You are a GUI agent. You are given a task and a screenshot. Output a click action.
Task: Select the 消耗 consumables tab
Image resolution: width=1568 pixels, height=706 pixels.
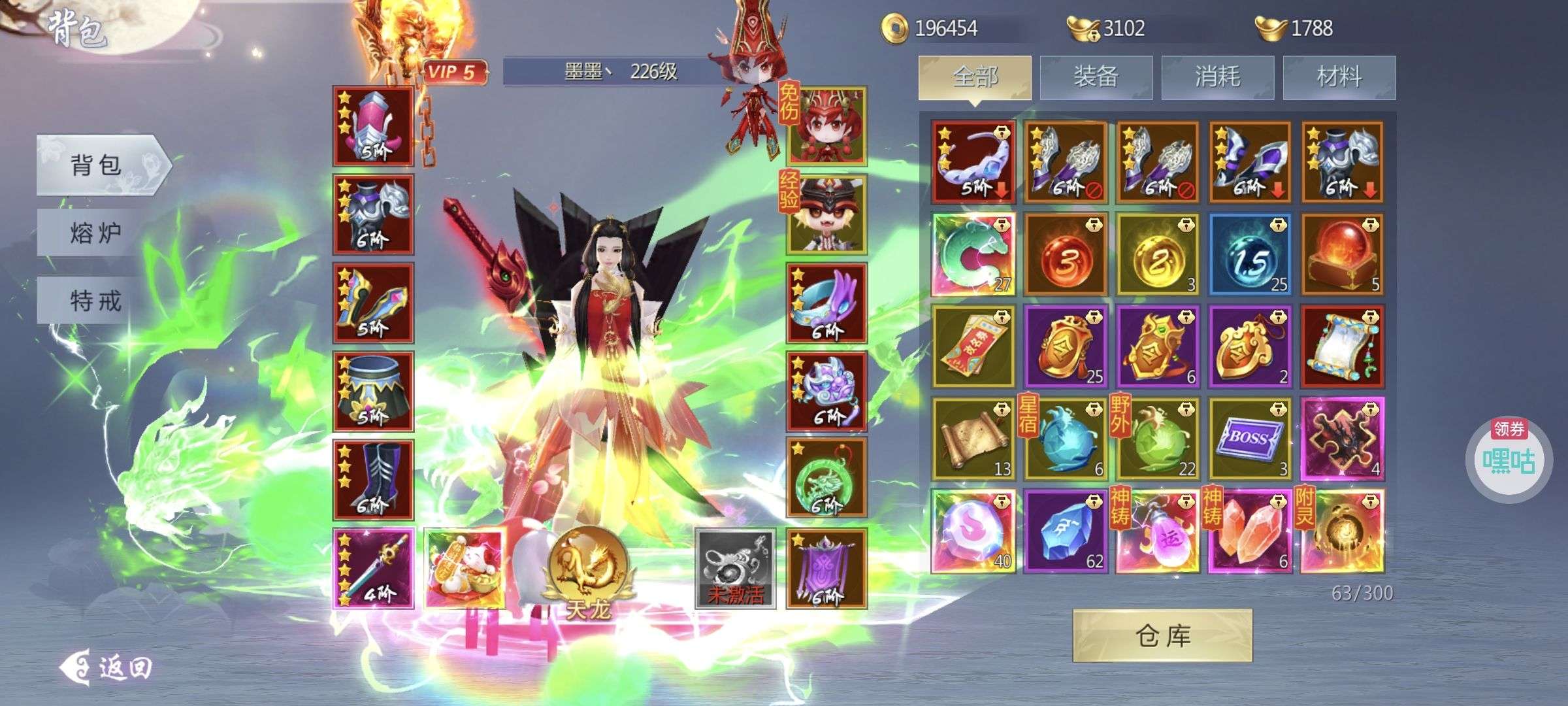click(1217, 77)
